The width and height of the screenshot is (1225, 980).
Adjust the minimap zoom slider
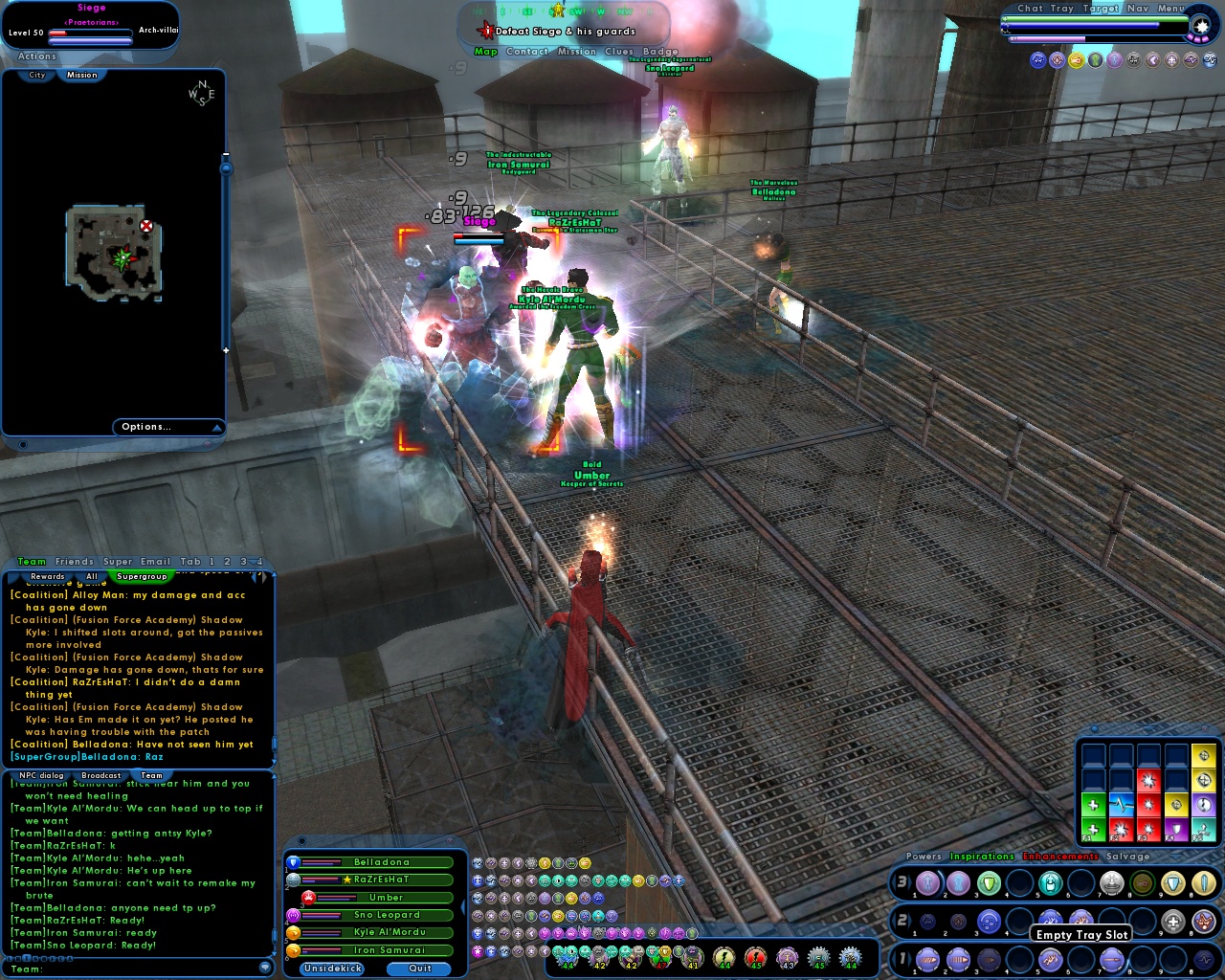point(227,168)
